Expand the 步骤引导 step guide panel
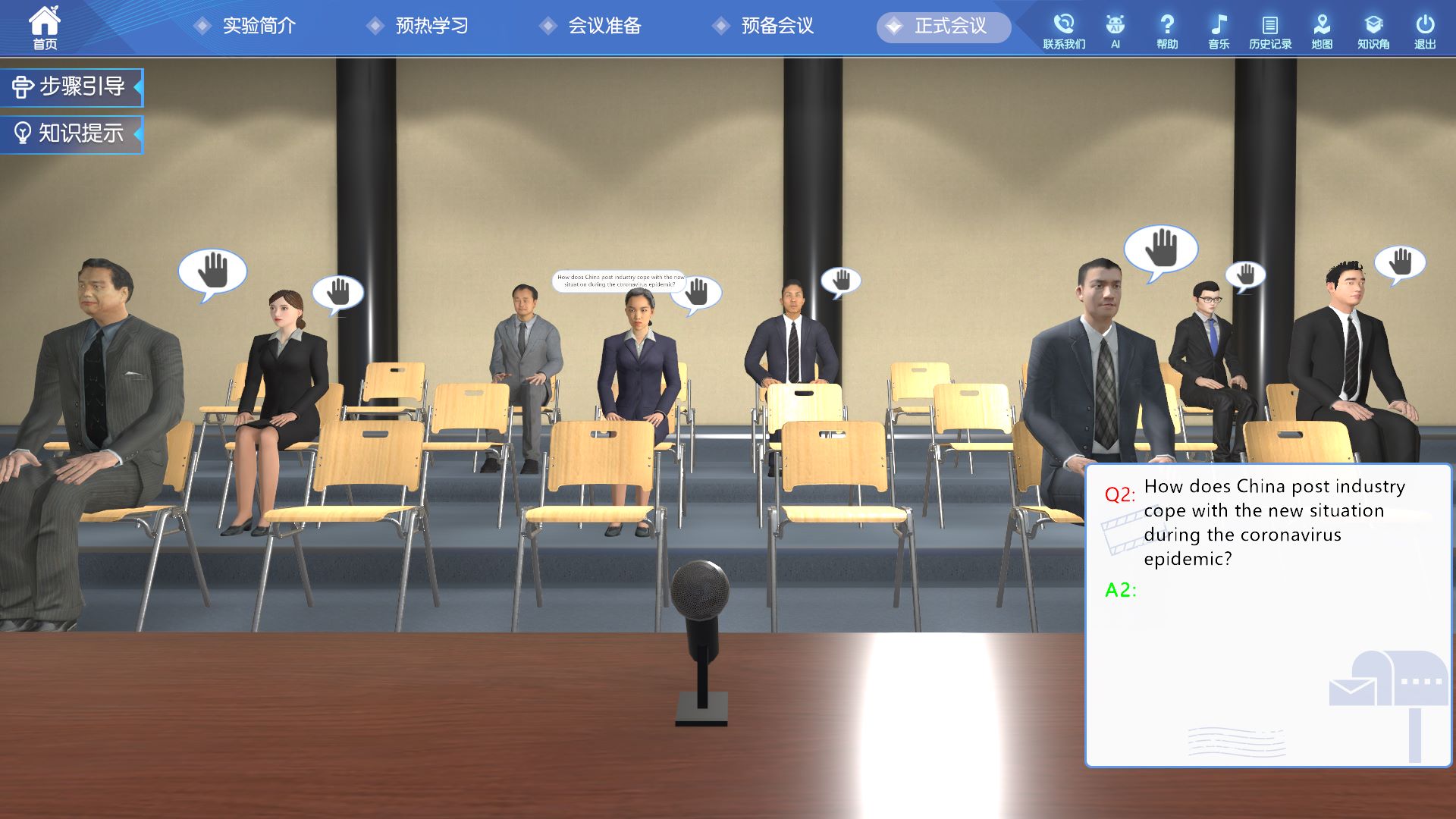The image size is (1456, 819). pyautogui.click(x=71, y=87)
